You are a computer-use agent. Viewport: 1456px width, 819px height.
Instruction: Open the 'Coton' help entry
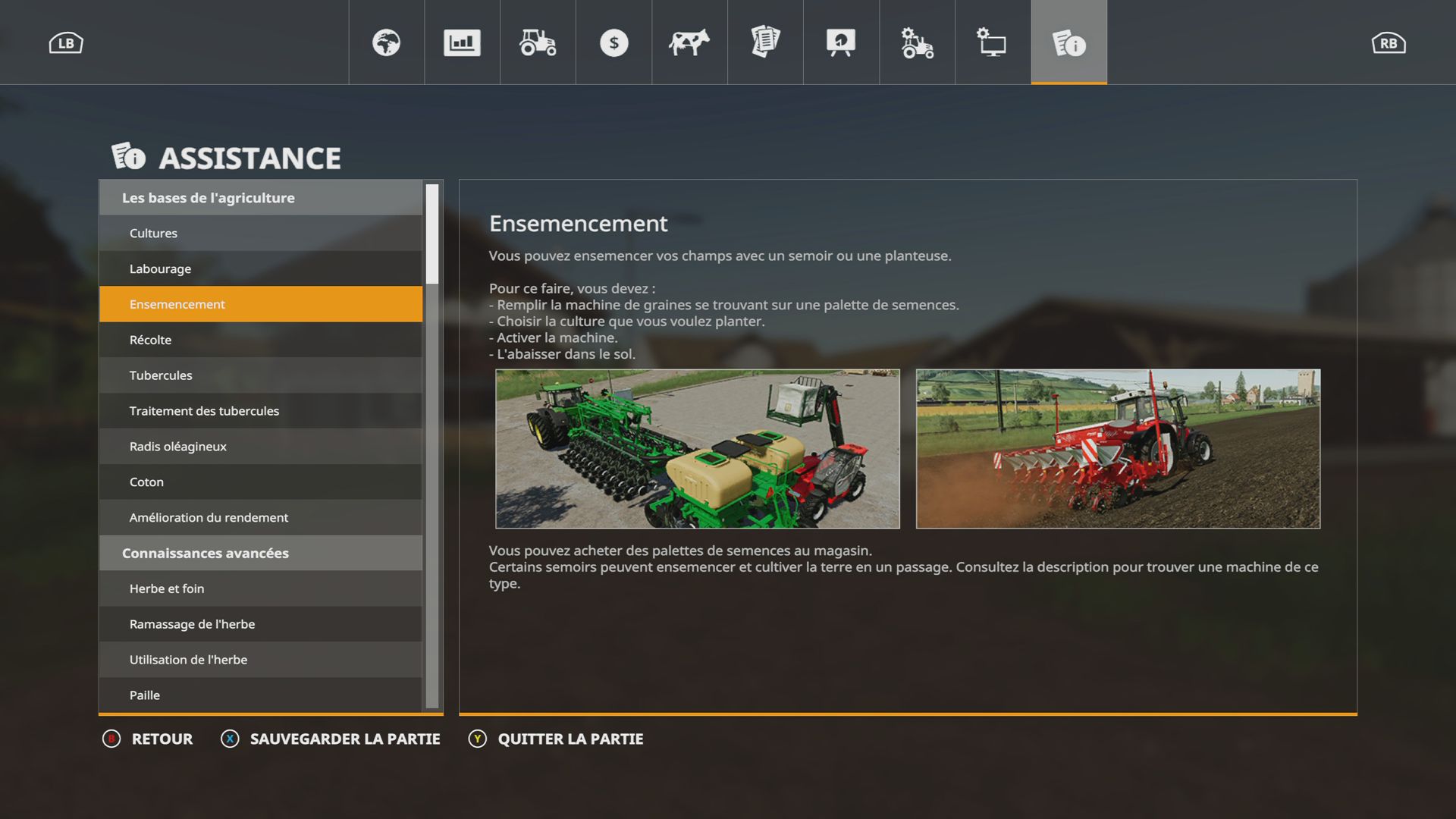coord(260,482)
